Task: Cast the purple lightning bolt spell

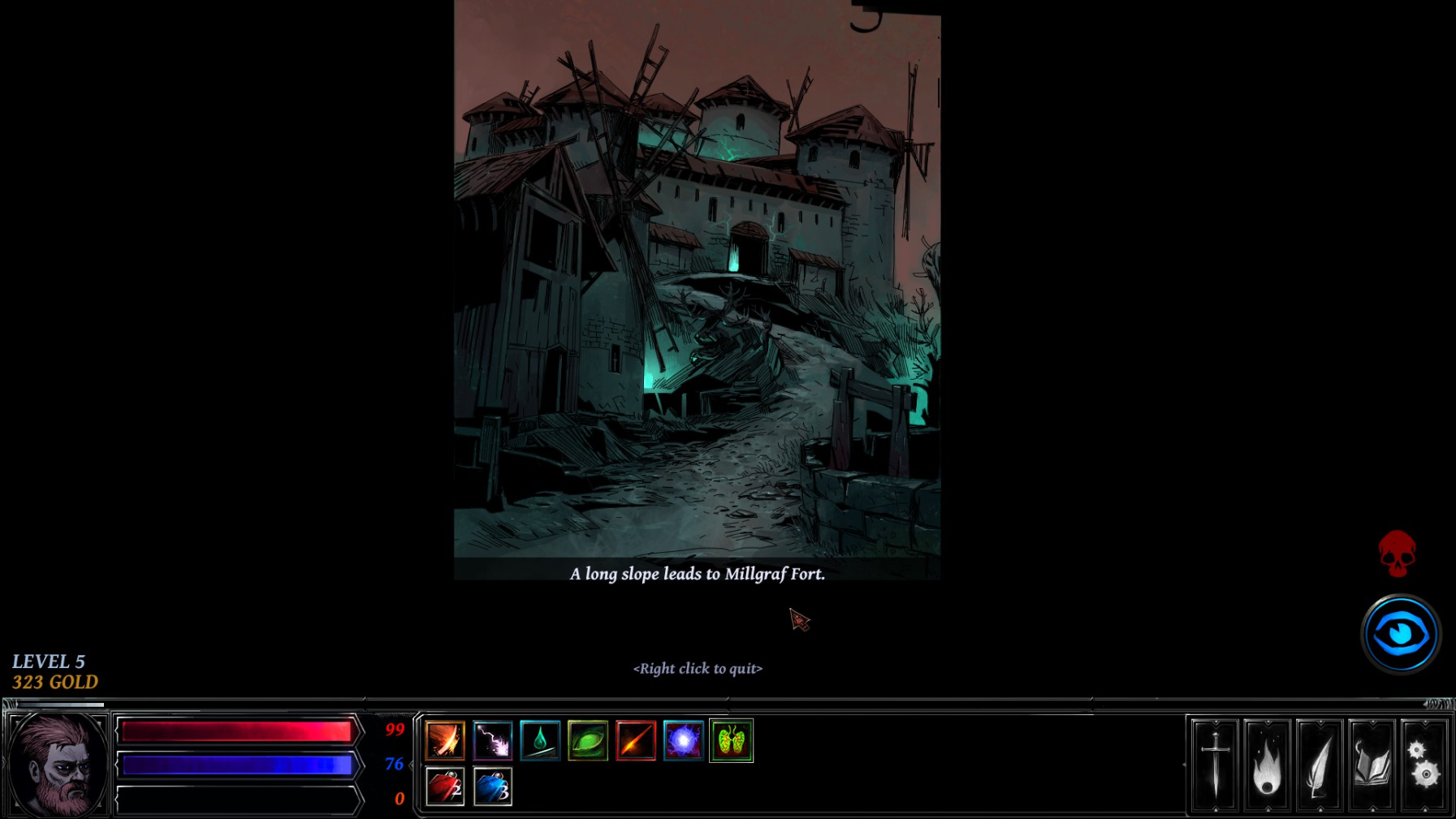Action: (492, 740)
